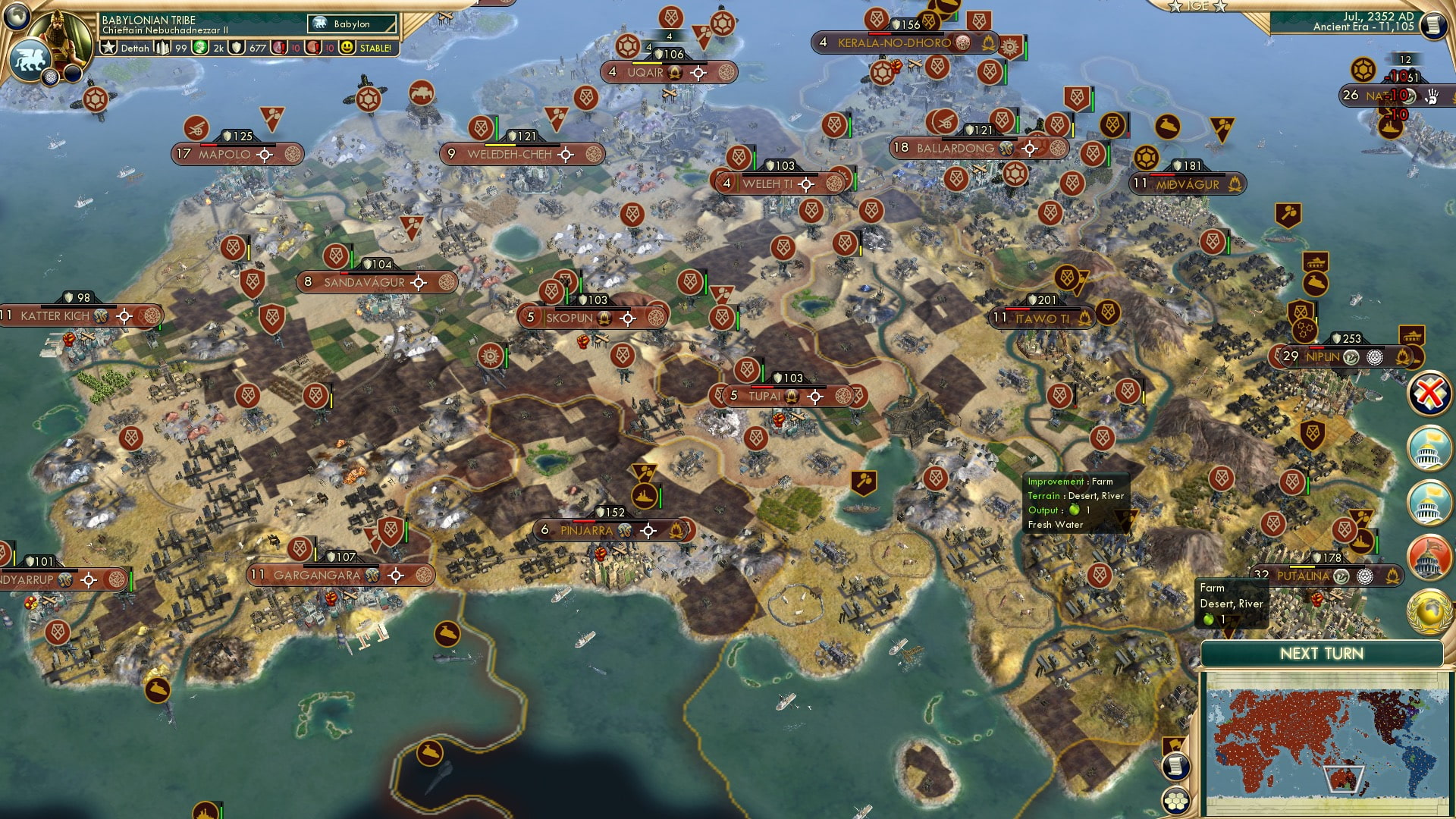
Task: Open the scroll button left of minimap
Action: 1174,766
